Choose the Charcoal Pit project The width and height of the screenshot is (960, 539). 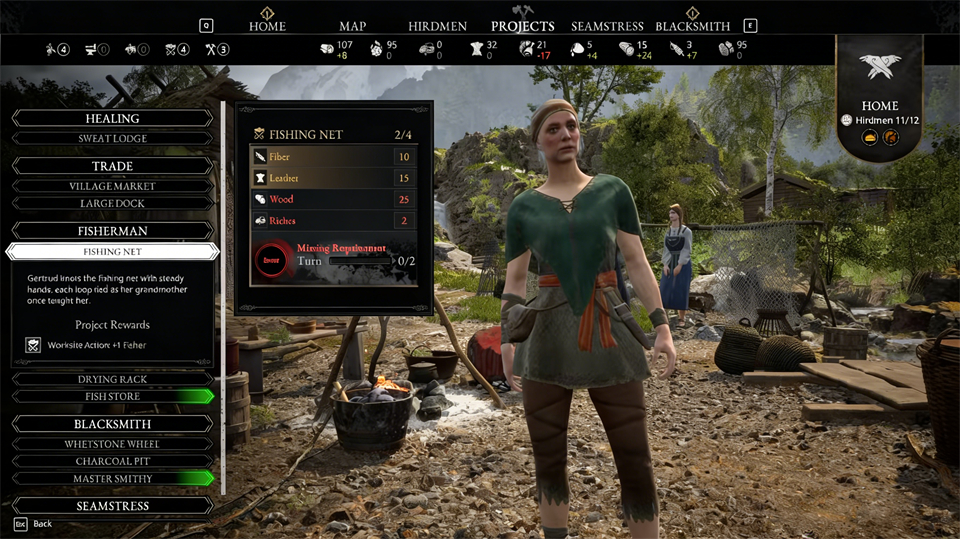click(x=112, y=461)
